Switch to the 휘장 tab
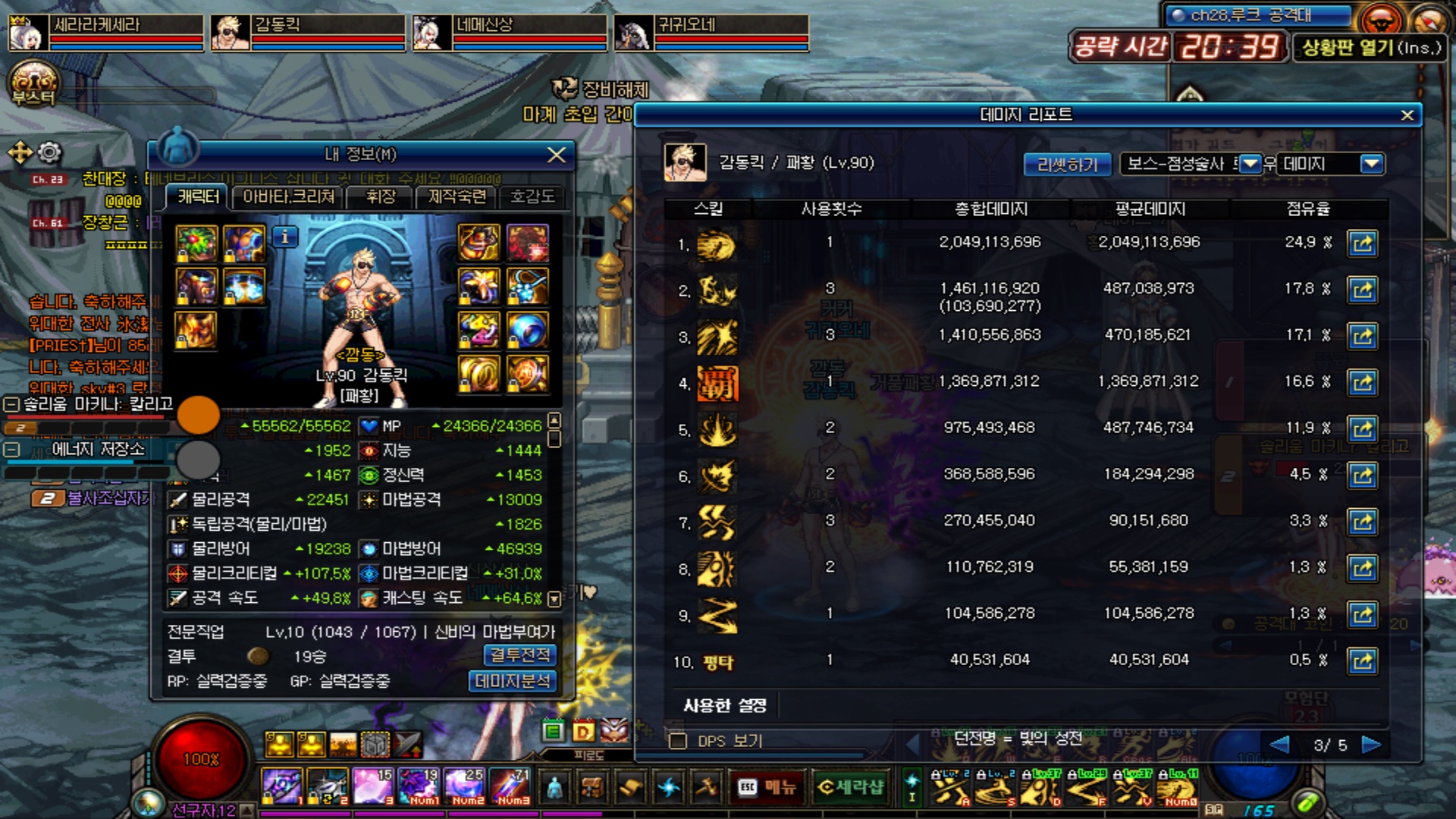Viewport: 1456px width, 819px height. pos(381,197)
